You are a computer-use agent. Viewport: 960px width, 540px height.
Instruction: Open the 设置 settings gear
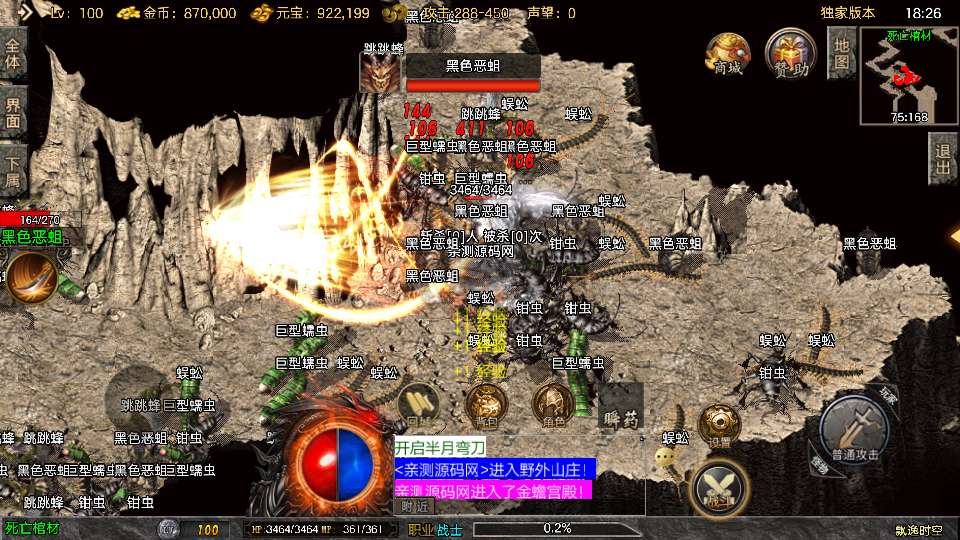click(x=718, y=423)
